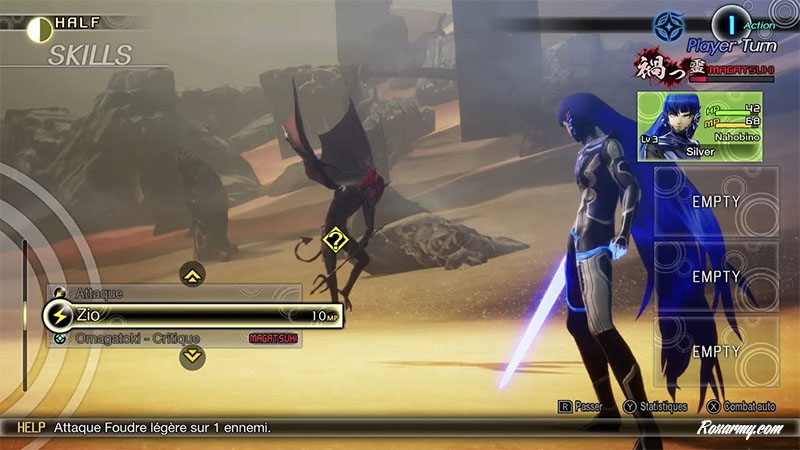Select Omagatoki - Critique Magatsuhi skill
800x450 pixels.
click(175, 339)
